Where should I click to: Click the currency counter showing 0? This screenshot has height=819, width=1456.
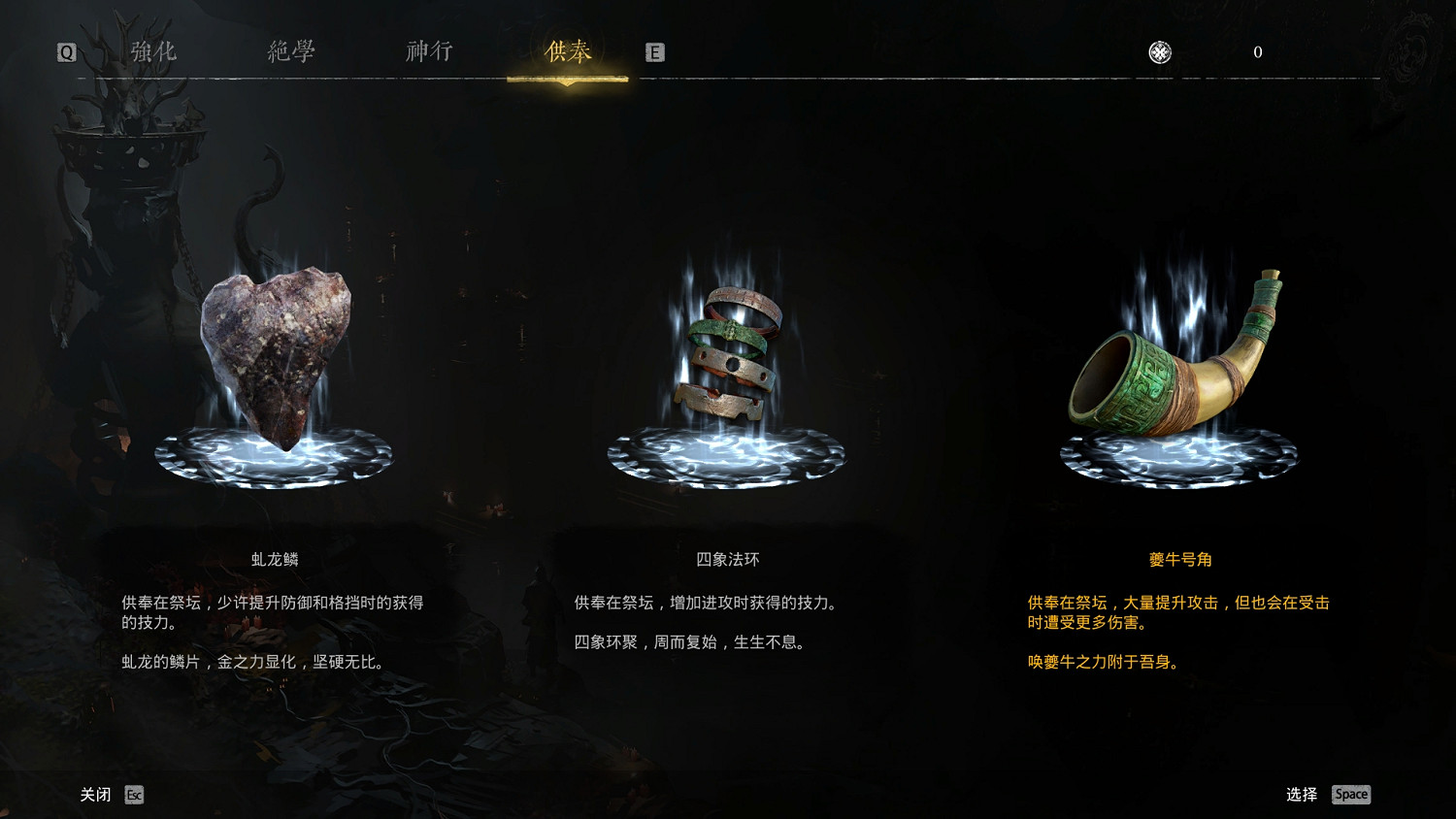tap(1258, 52)
